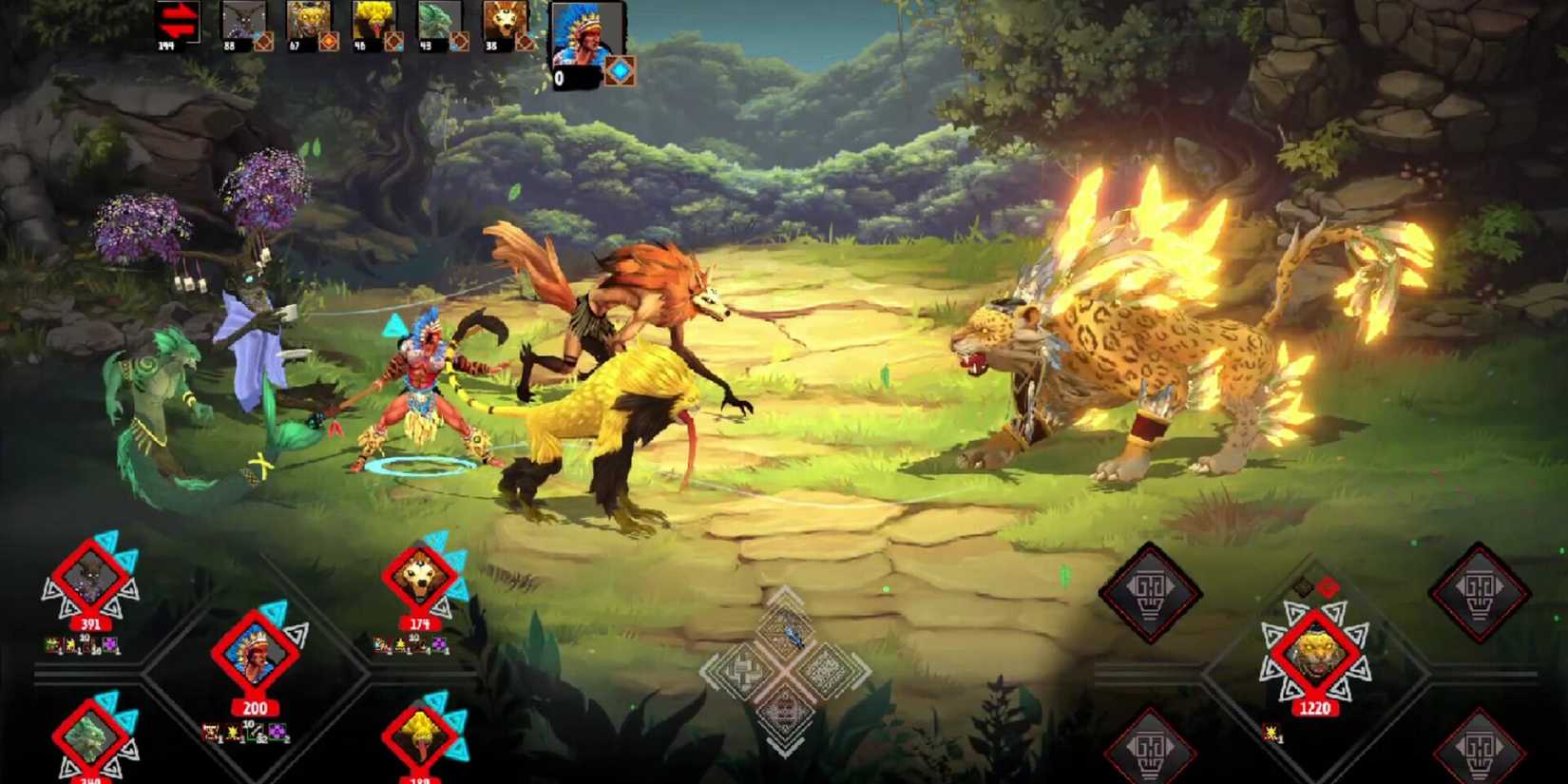Screen dimensions: 1568x784
Task: Toggle the red marker atop the enemy jaguar's frame
Action: 1329,586
